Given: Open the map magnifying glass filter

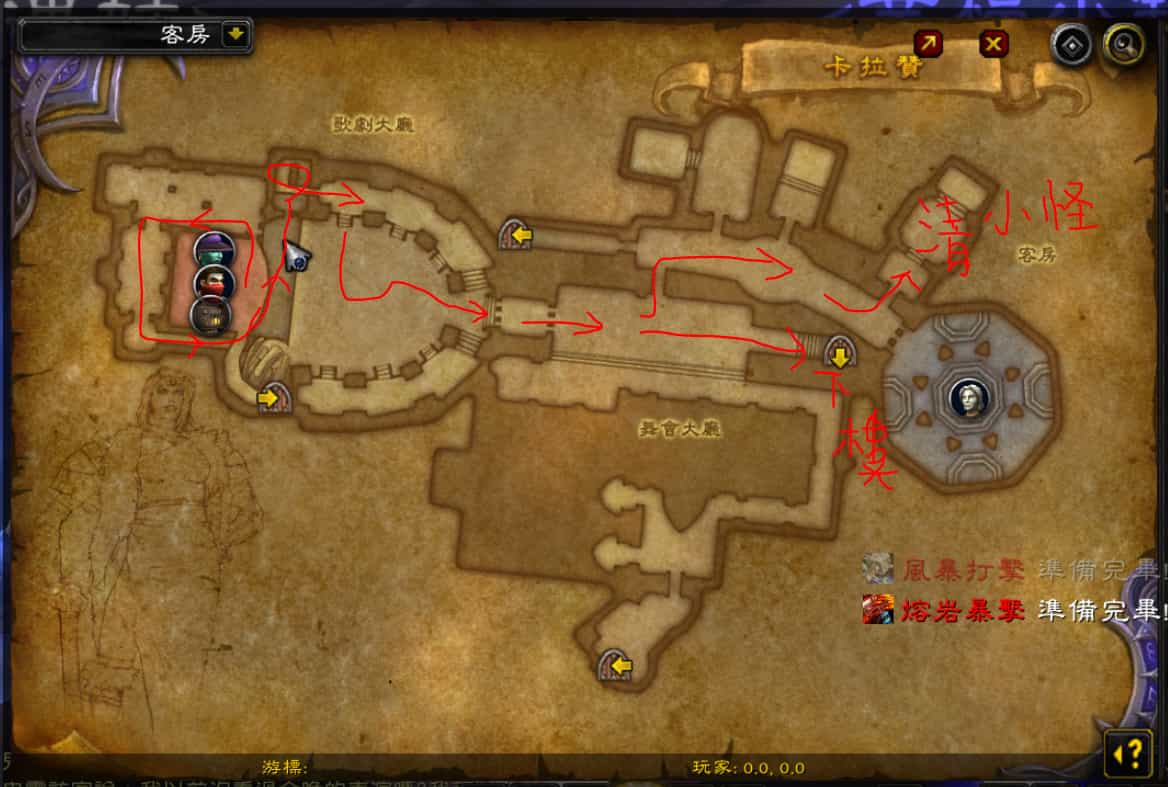Looking at the screenshot, I should 1122,45.
